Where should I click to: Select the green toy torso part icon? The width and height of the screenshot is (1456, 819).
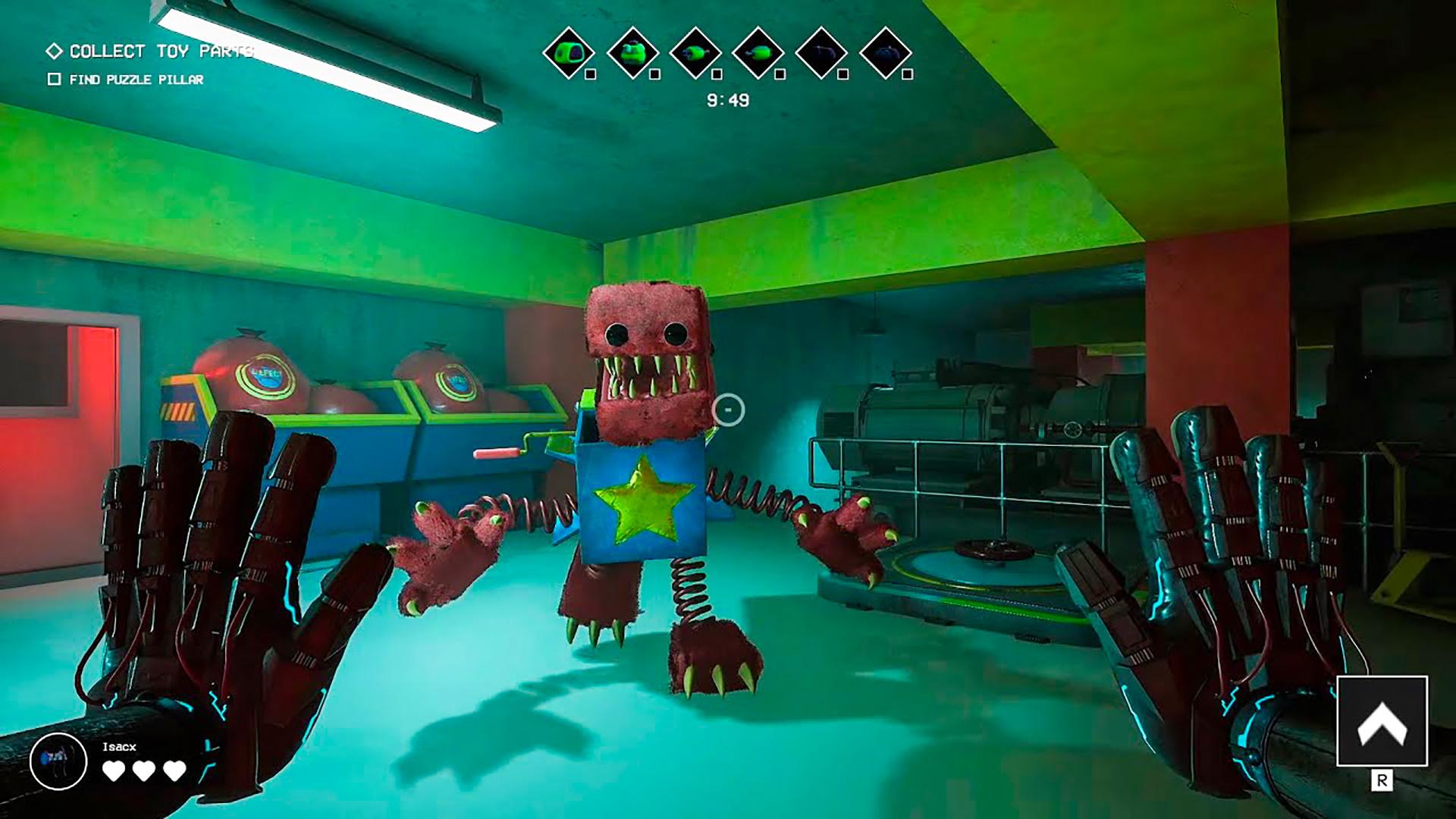pyautogui.click(x=632, y=52)
